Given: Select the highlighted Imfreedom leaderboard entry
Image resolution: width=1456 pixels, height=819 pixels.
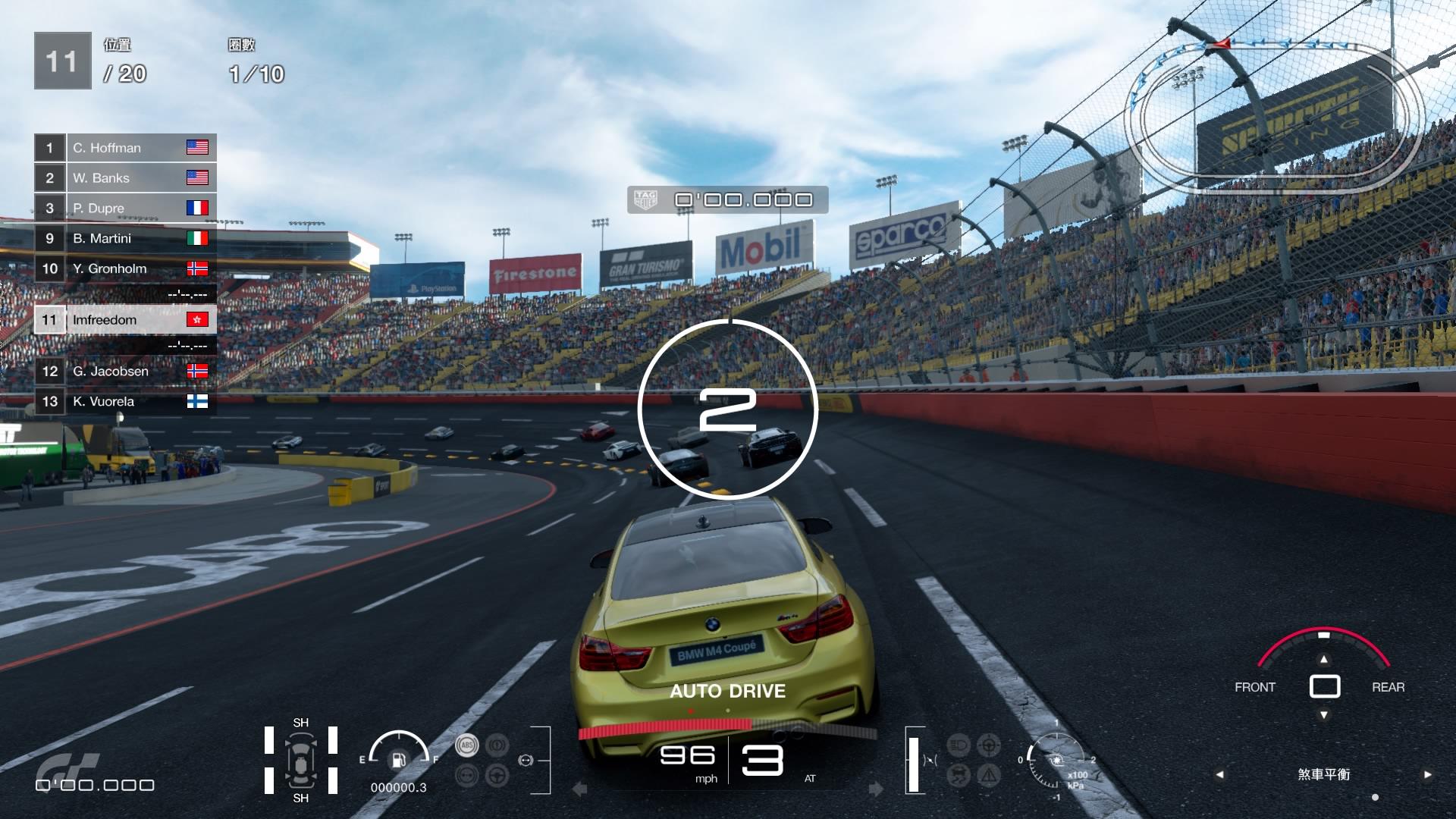Looking at the screenshot, I should coord(125,320).
